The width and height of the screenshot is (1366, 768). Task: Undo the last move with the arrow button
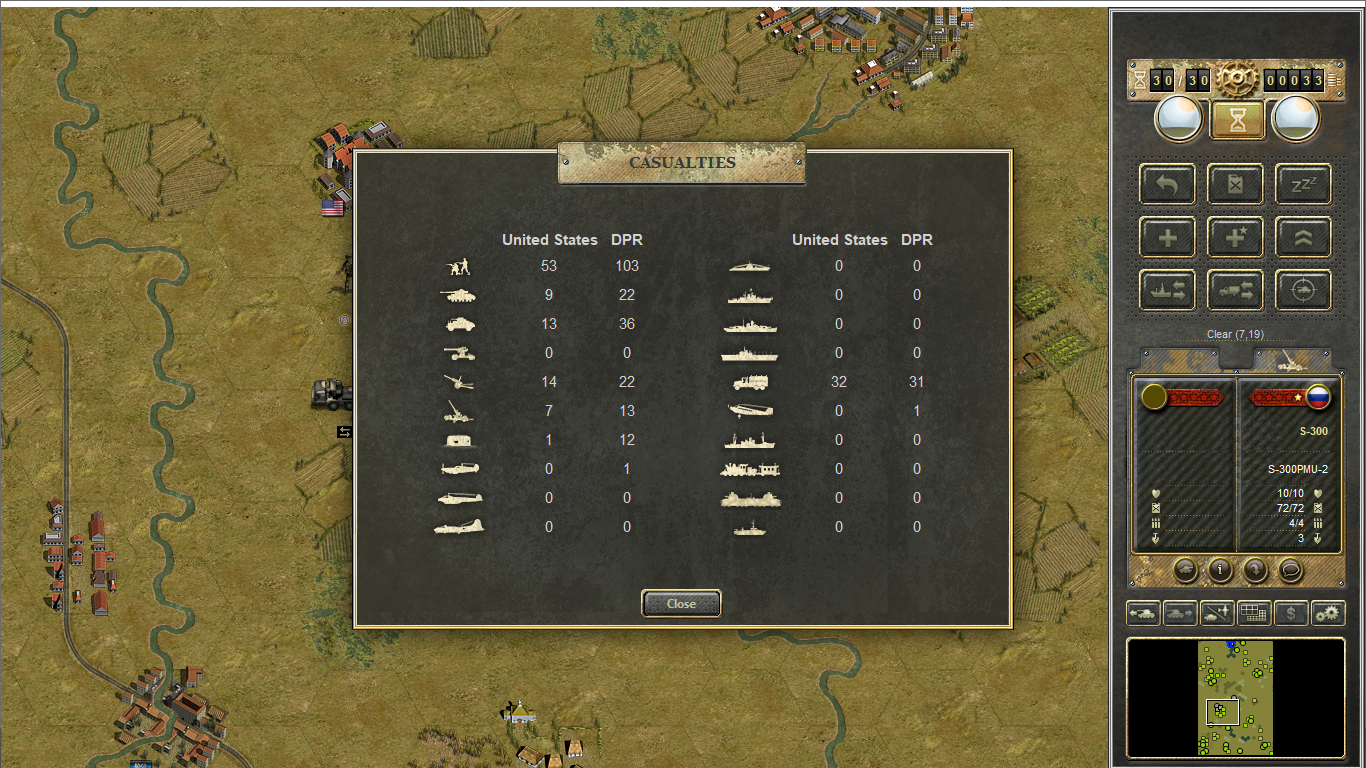tap(1167, 184)
